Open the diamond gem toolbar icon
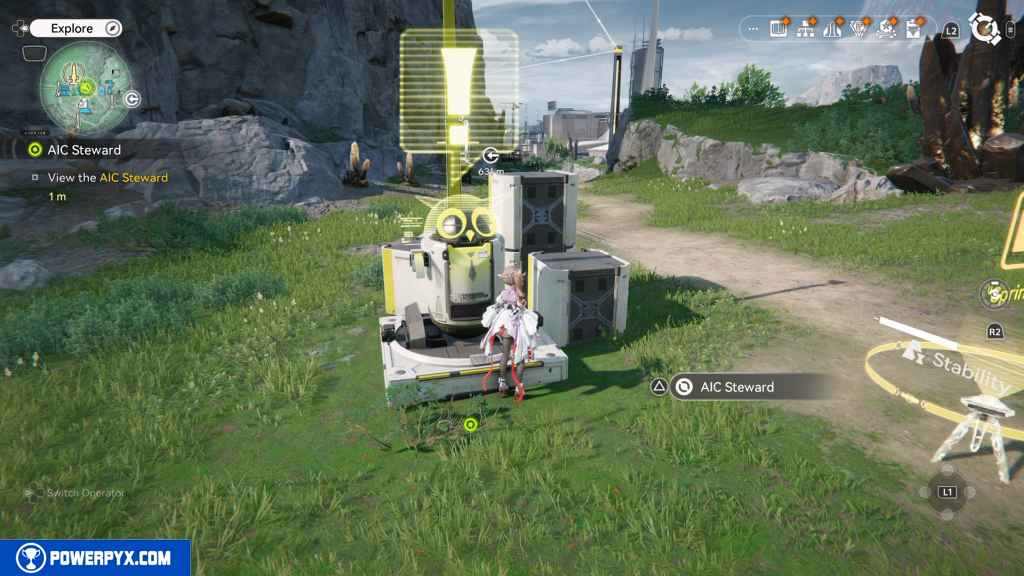The width and height of the screenshot is (1024, 576). 859,29
